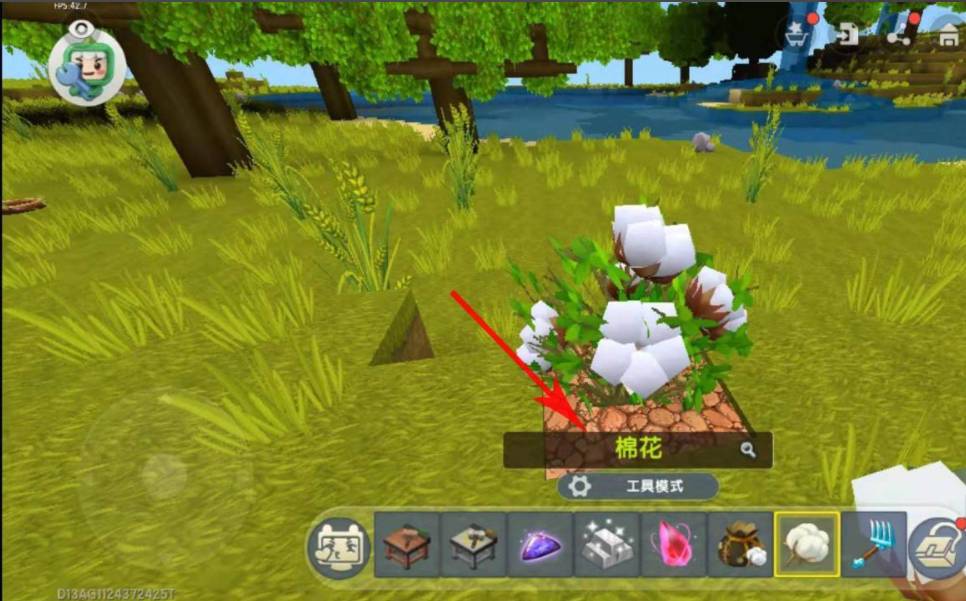Equip the blue rake hotbar slot

coord(873,545)
